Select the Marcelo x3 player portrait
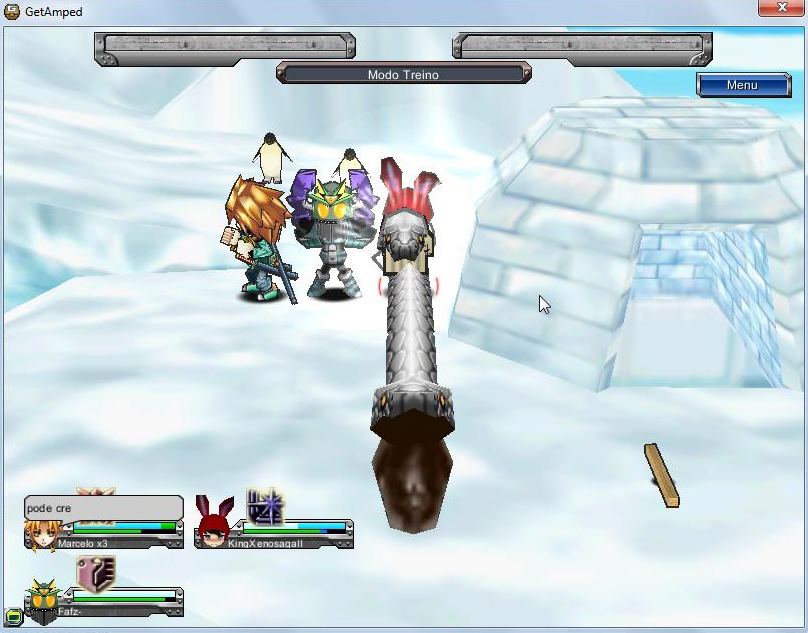Viewport: 808px width, 633px height. [41, 533]
